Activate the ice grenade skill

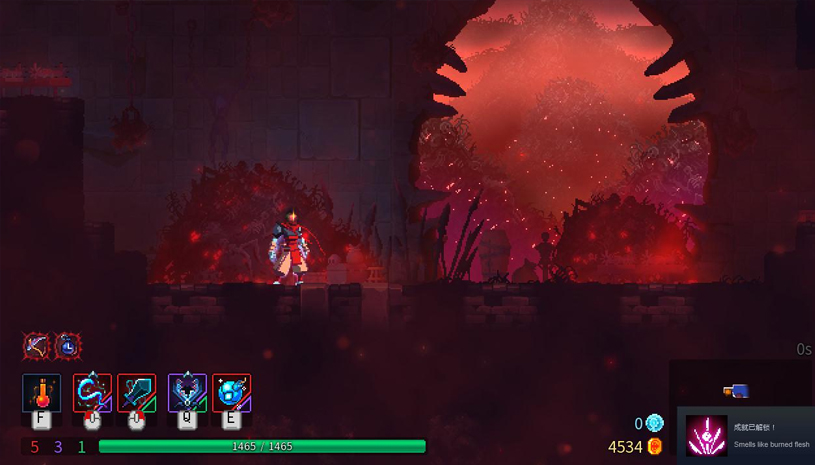pos(231,393)
